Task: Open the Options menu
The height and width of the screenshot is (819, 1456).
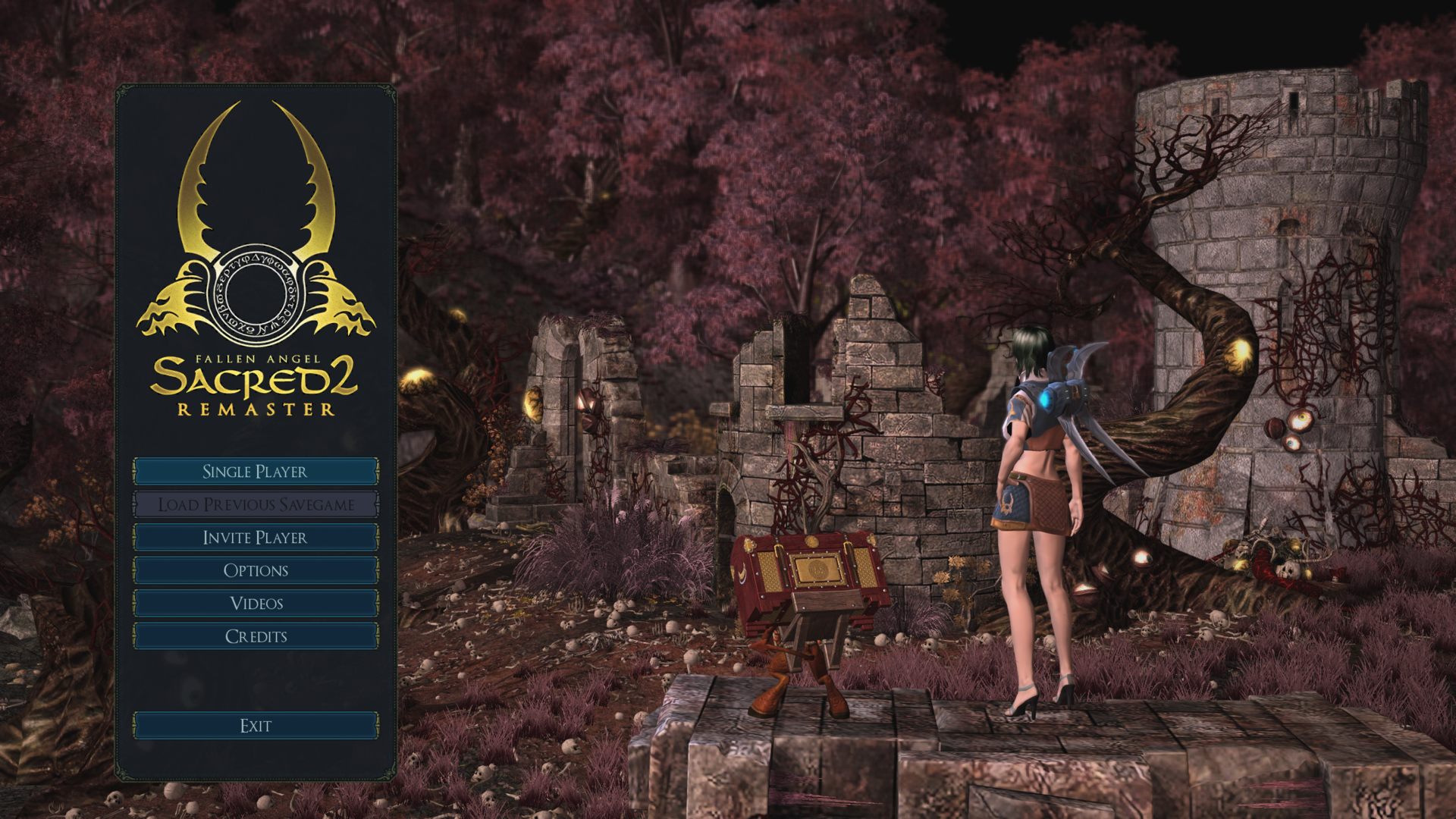Action: 256,570
